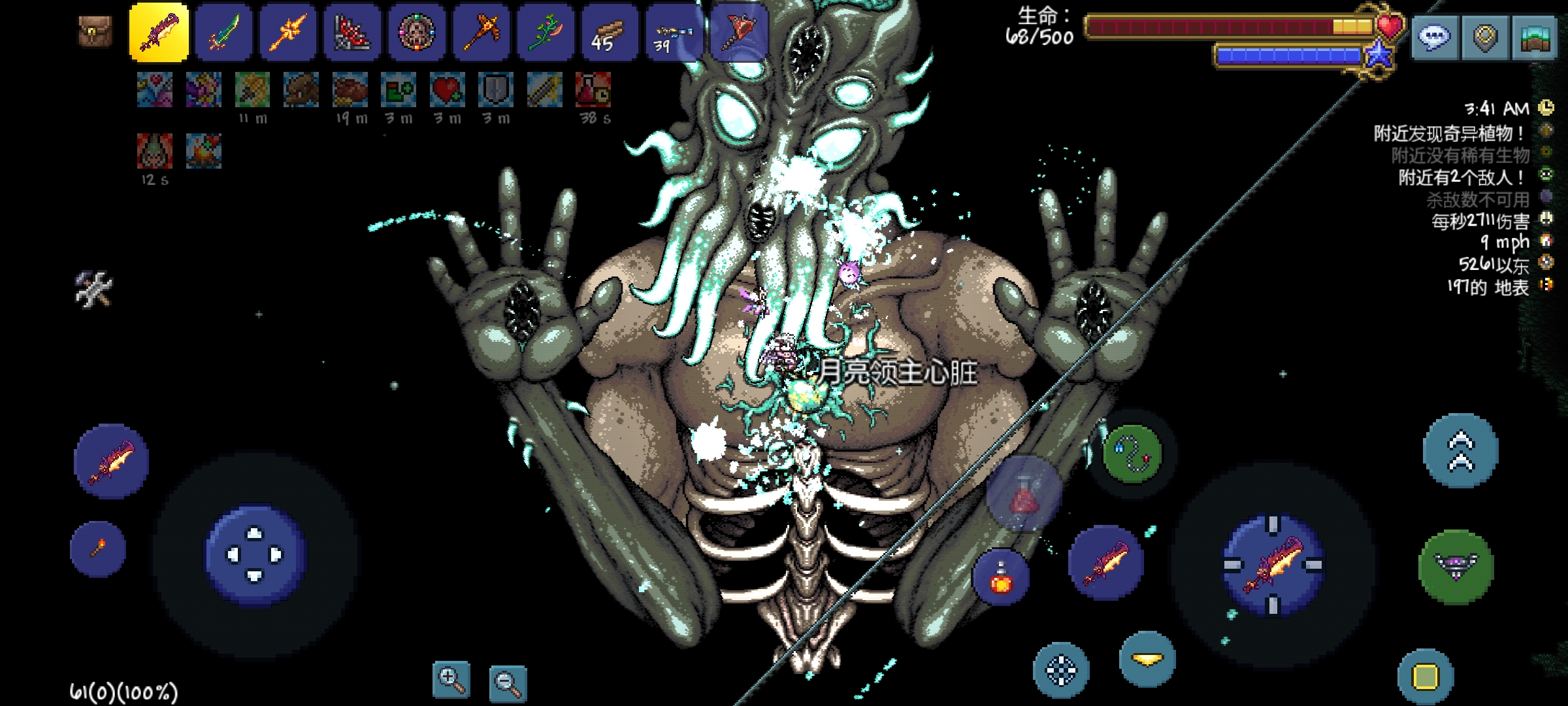Choose the jeweled skull disc slot
Screen dimensions: 1568x706
[x=417, y=33]
